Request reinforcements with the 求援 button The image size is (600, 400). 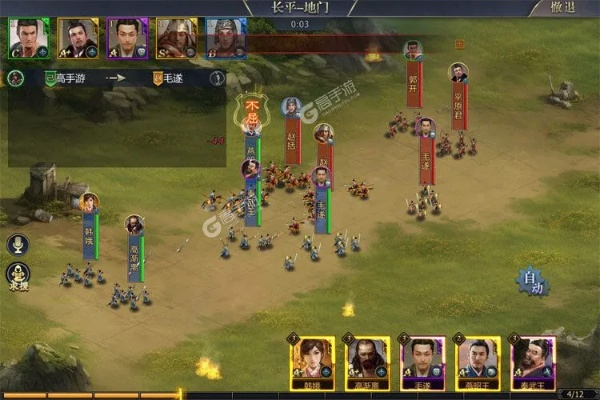(x=17, y=275)
